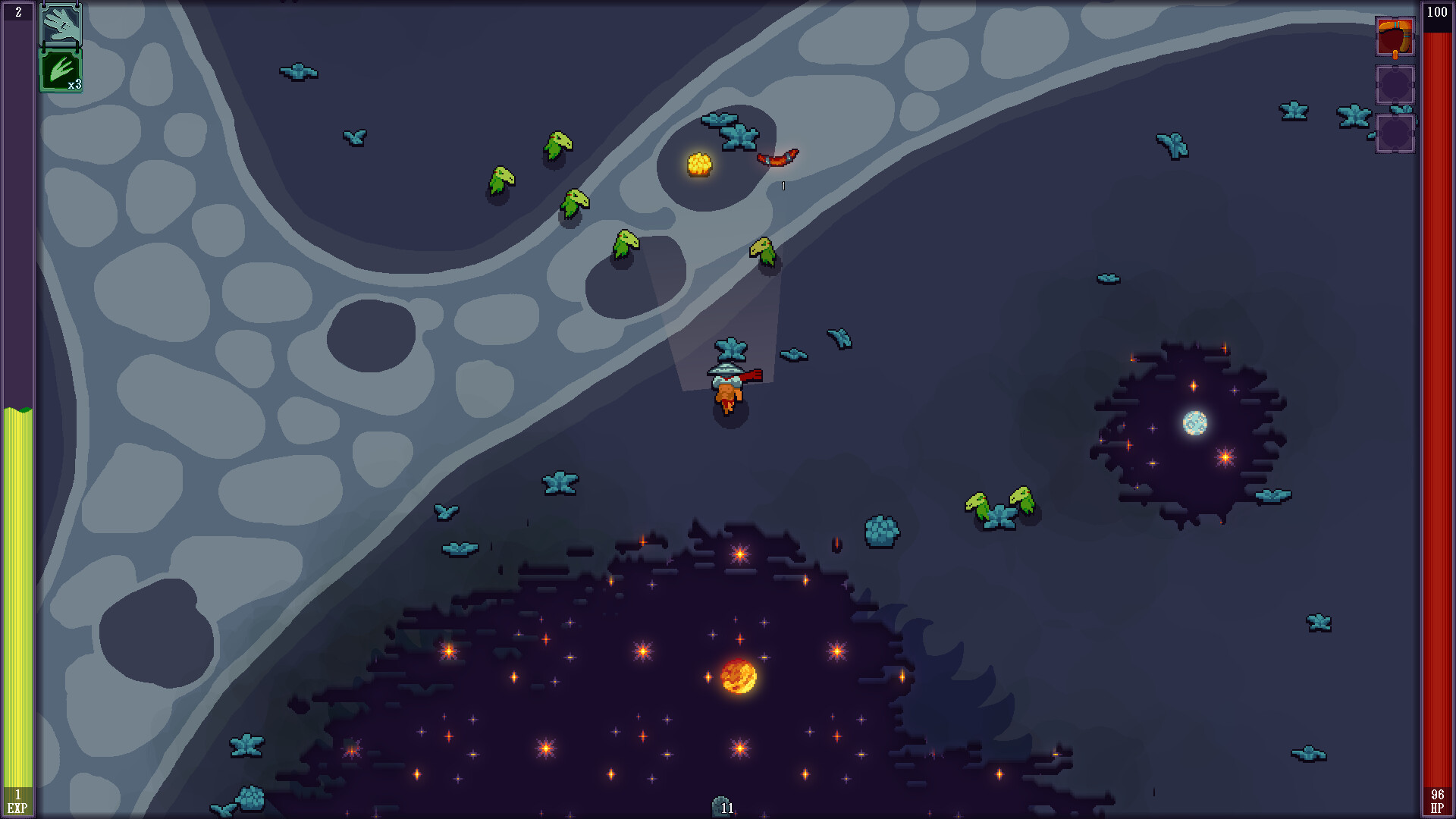Click the x3 counter on the claw card
The width and height of the screenshot is (1456, 819).
tap(75, 86)
